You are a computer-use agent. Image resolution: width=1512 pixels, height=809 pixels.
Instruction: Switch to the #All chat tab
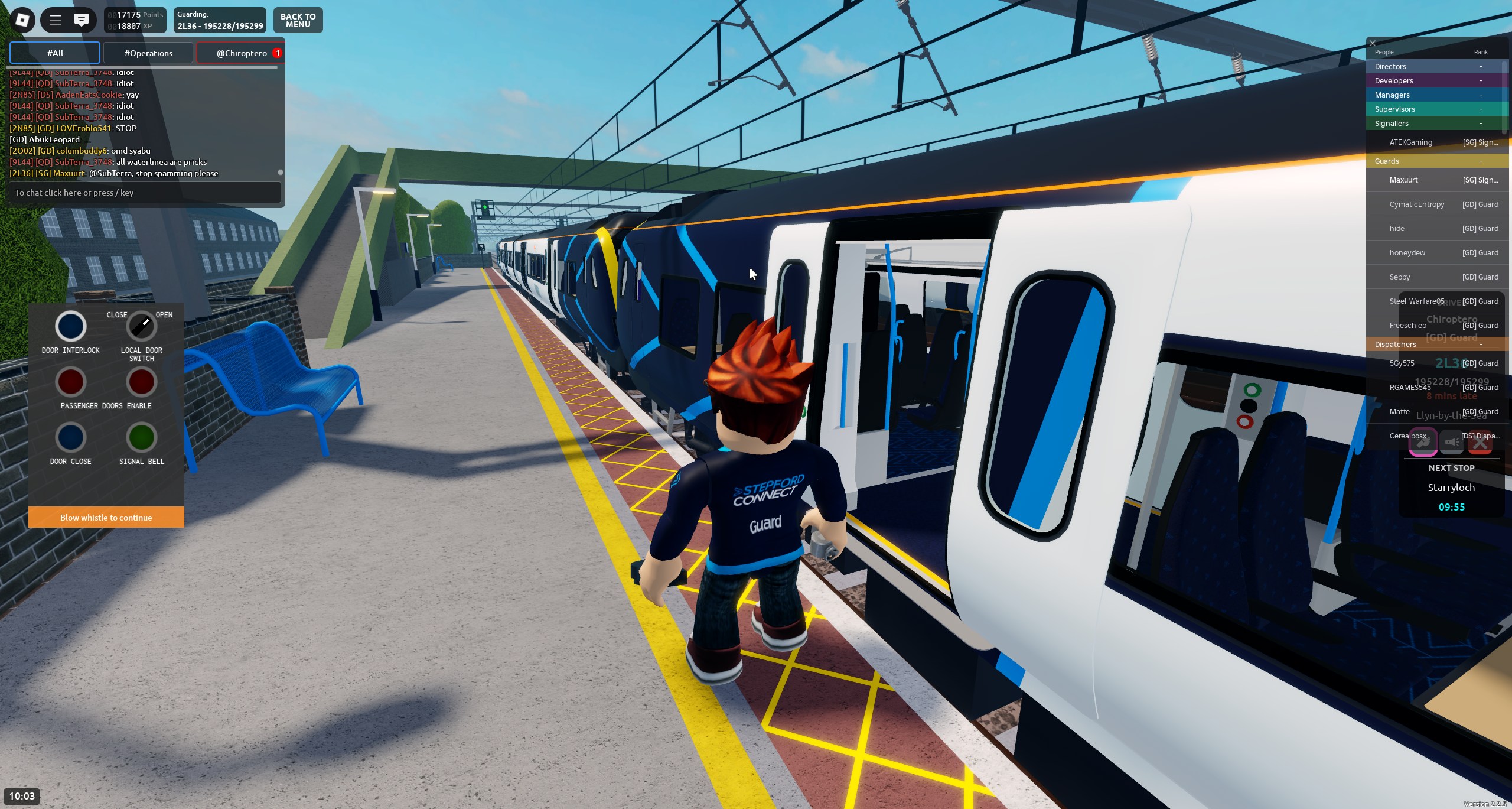click(x=55, y=53)
